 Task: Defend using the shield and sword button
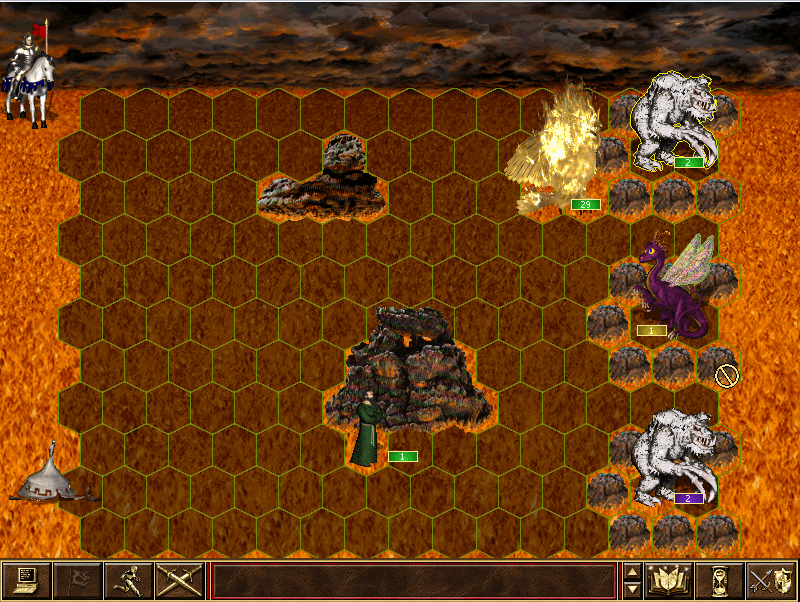[x=772, y=580]
